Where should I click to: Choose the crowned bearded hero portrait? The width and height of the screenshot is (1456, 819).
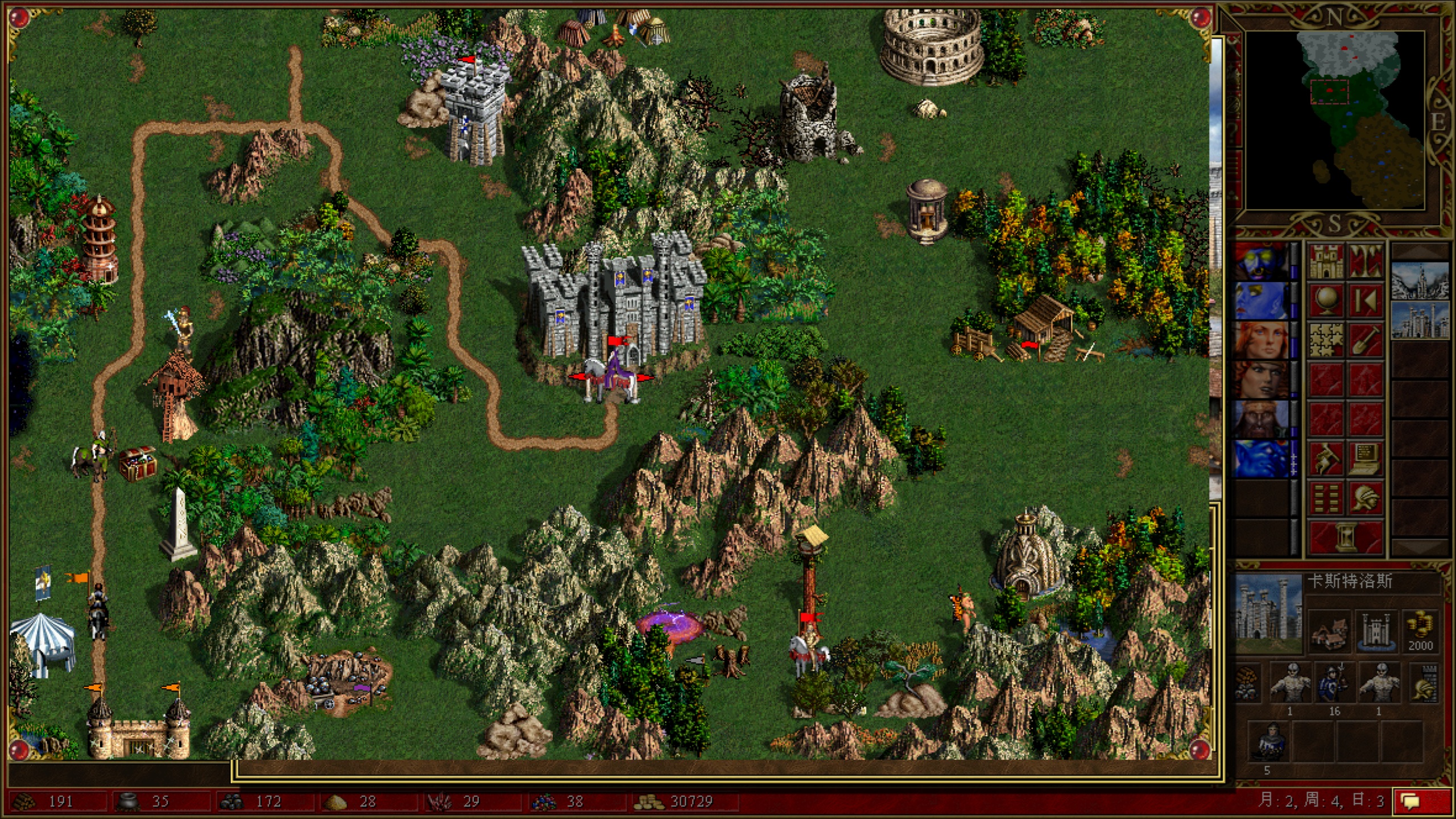click(x=1261, y=419)
